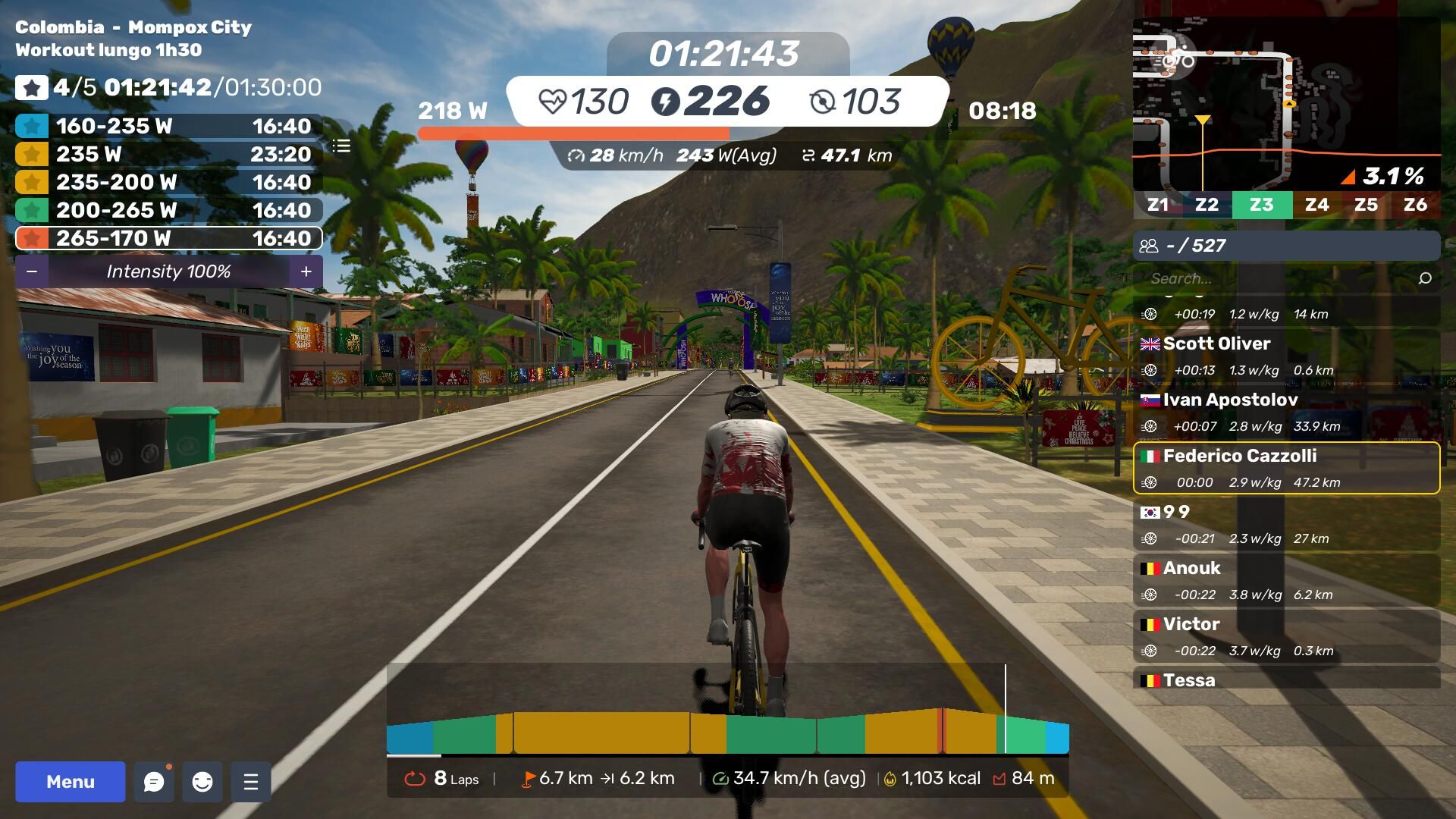
Task: Open the smiley emote picker
Action: [202, 781]
